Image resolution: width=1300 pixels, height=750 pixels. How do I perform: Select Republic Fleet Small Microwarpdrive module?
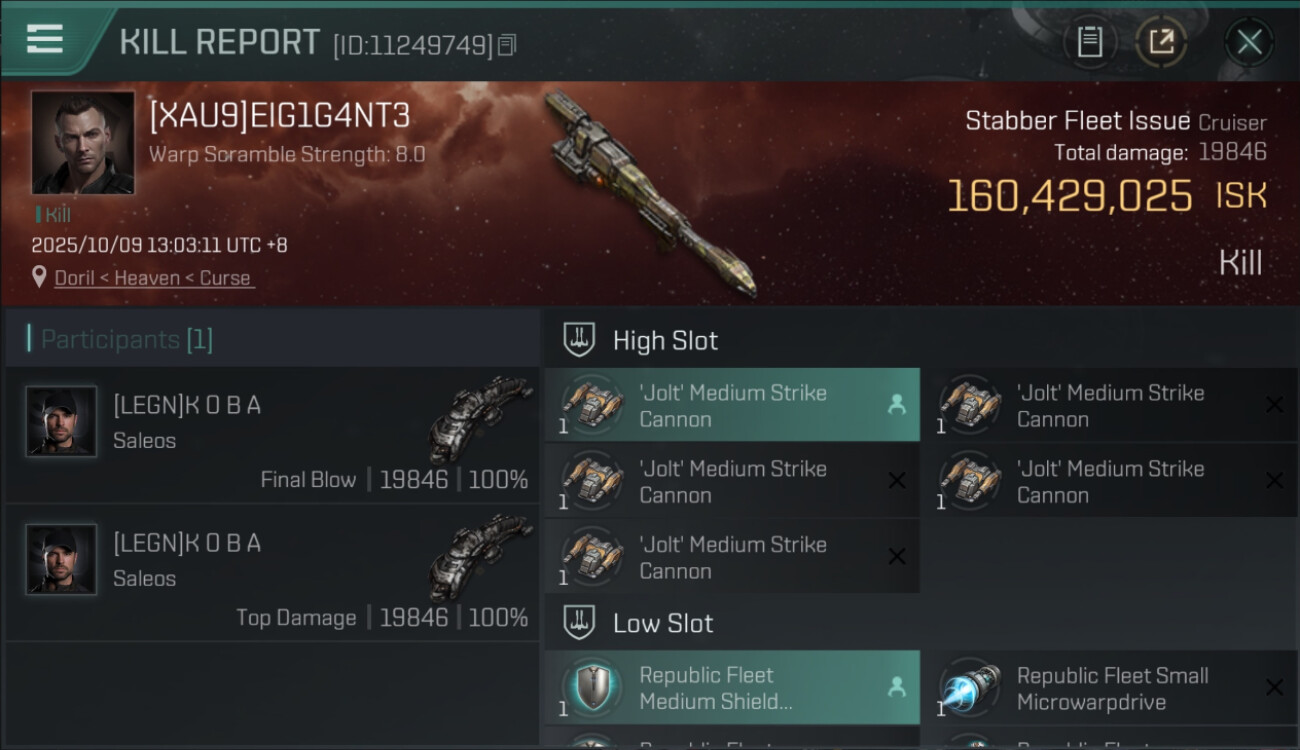click(1108, 688)
